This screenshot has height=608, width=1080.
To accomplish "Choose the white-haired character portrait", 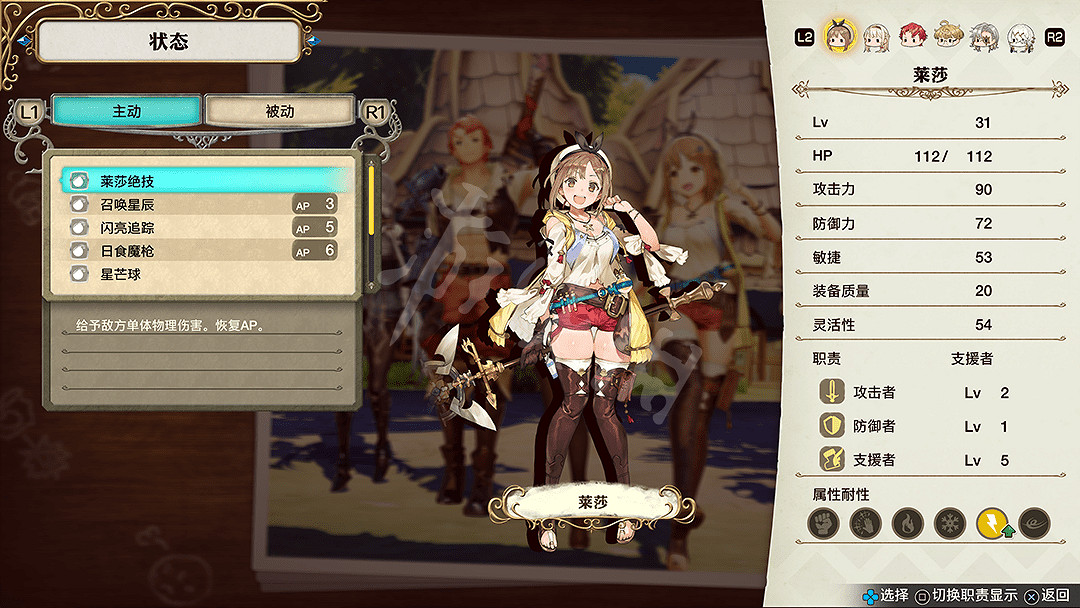I will pyautogui.click(x=1020, y=37).
